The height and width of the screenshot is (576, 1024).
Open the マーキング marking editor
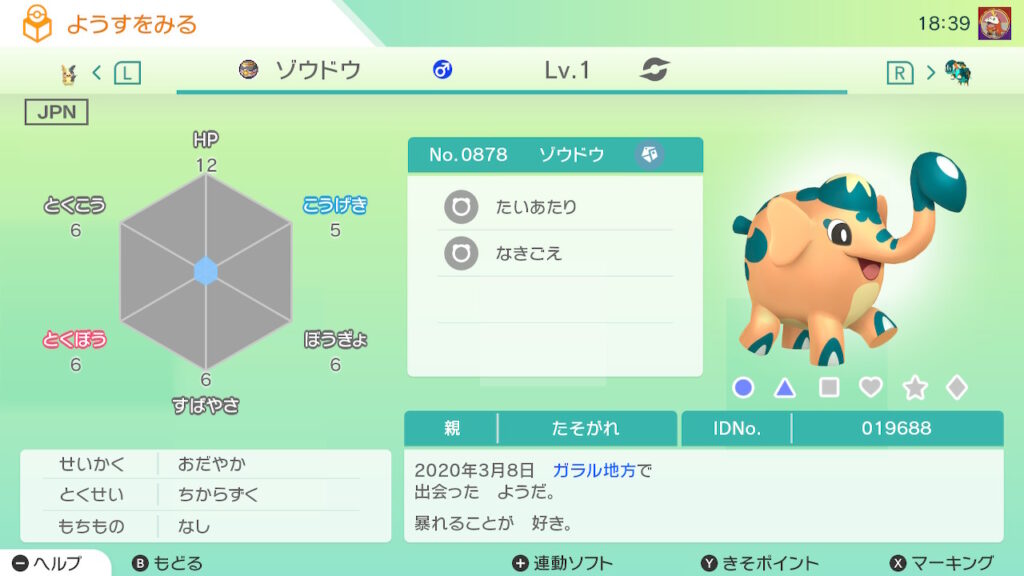[941, 563]
